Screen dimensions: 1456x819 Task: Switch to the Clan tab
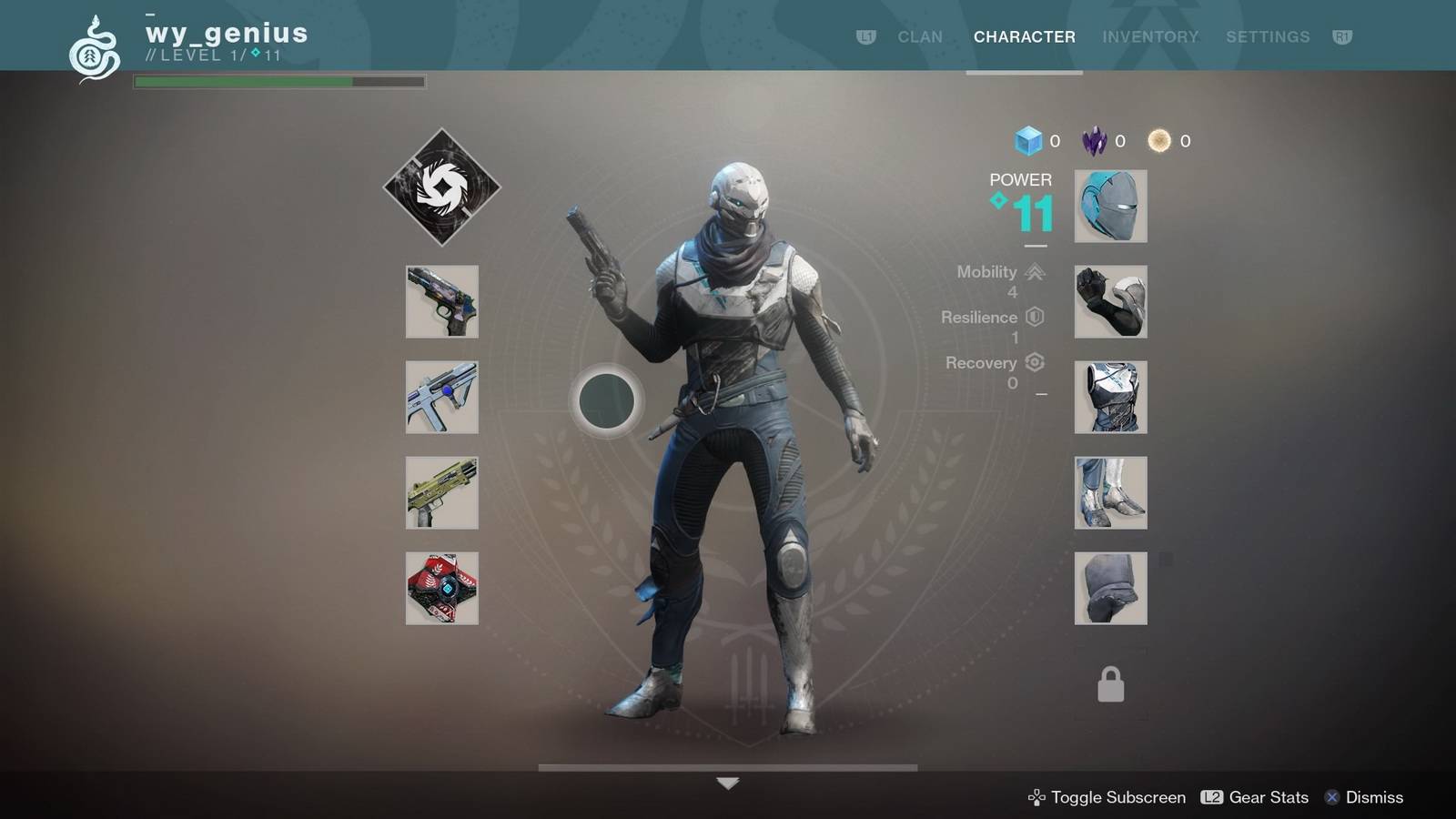(x=919, y=36)
